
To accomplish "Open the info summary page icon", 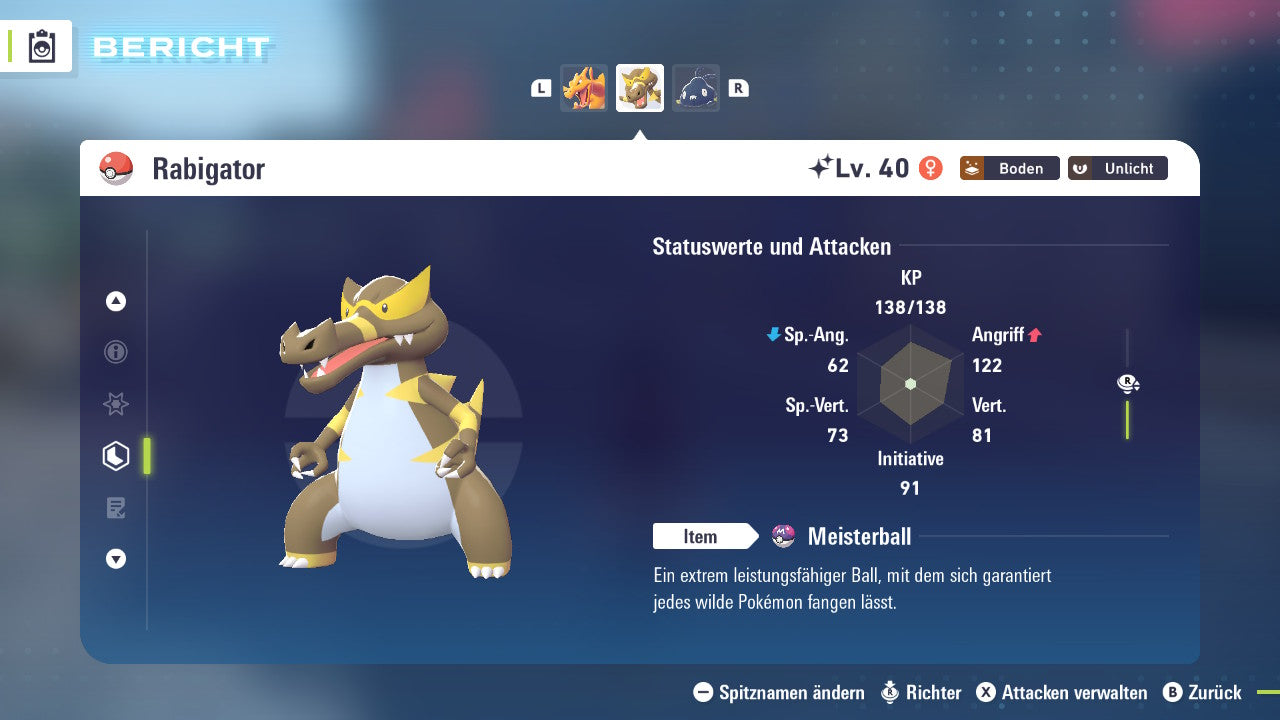I will [x=115, y=352].
